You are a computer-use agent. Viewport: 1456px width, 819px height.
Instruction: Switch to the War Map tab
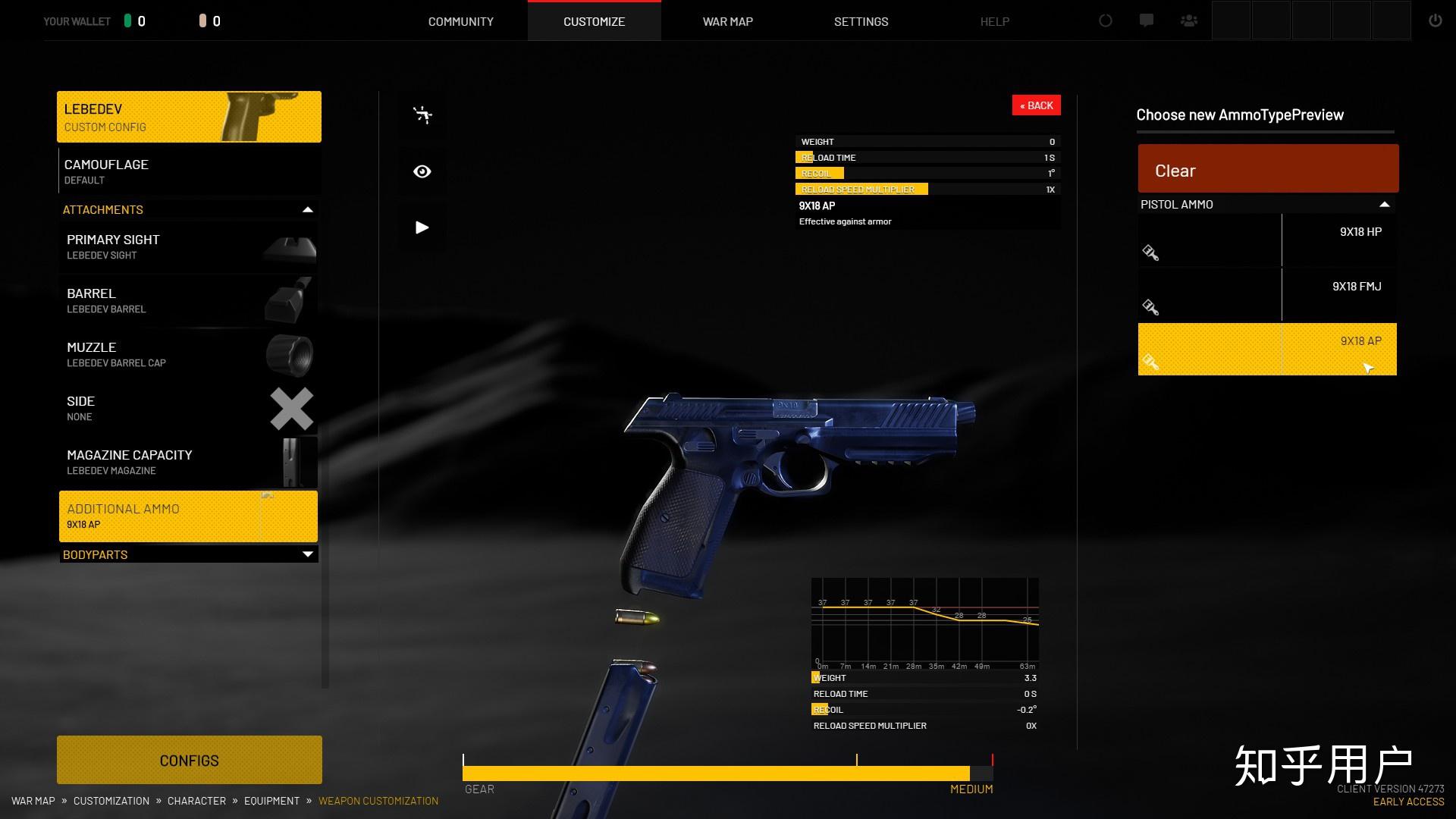pos(727,21)
